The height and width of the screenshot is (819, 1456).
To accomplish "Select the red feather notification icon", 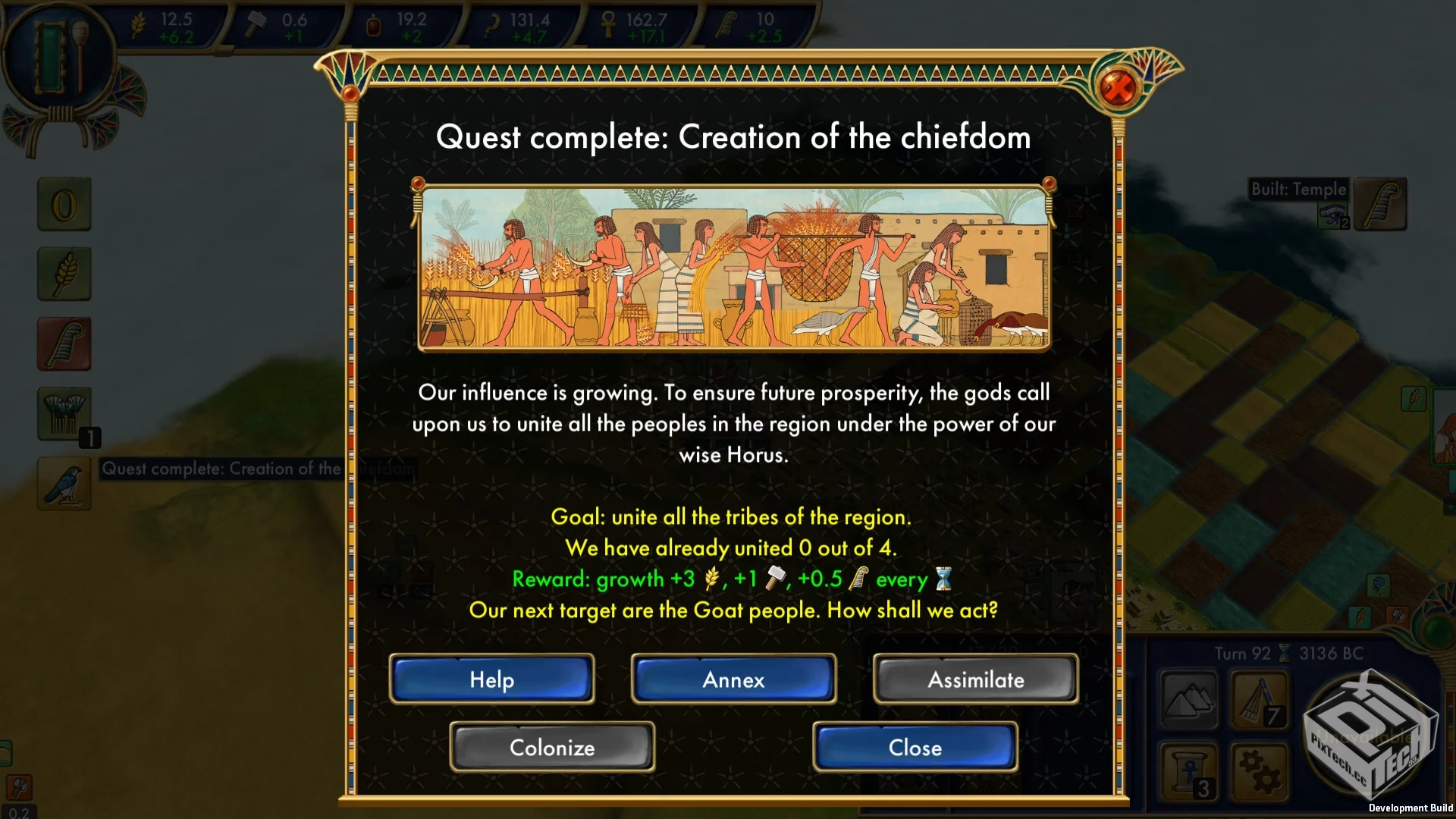I will click(x=64, y=344).
